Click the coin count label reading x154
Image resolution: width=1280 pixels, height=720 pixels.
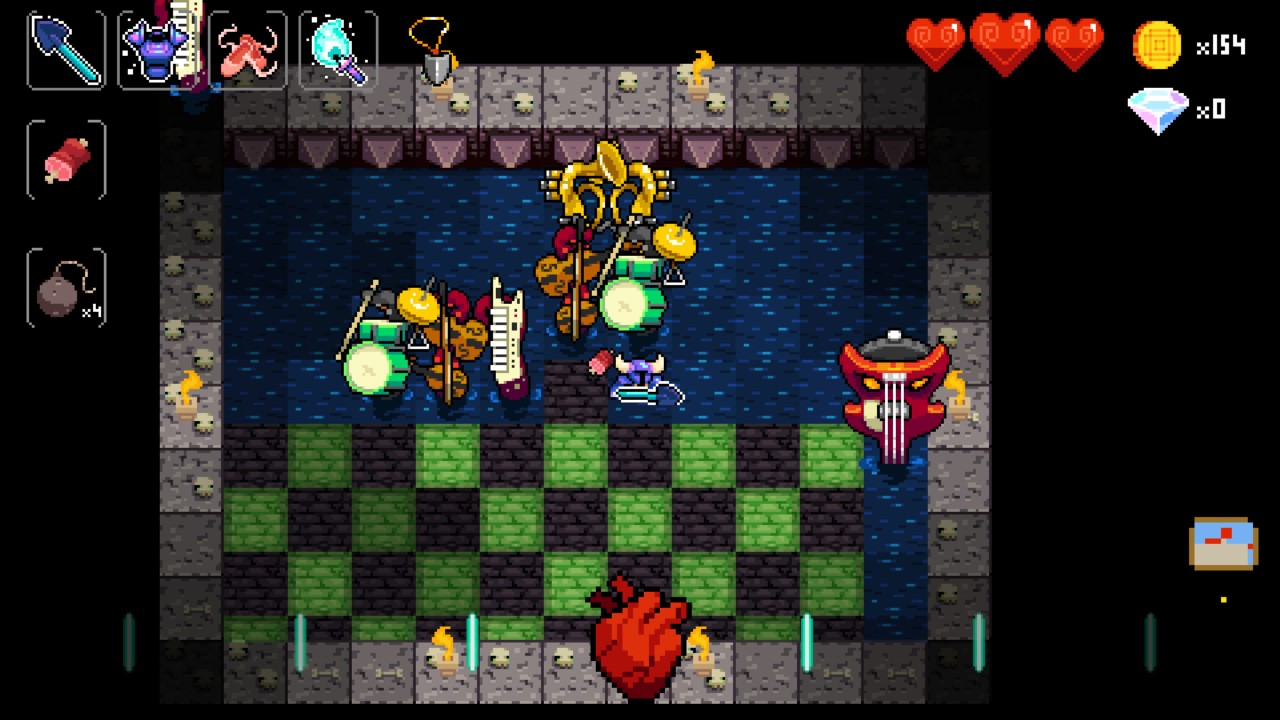point(1222,44)
